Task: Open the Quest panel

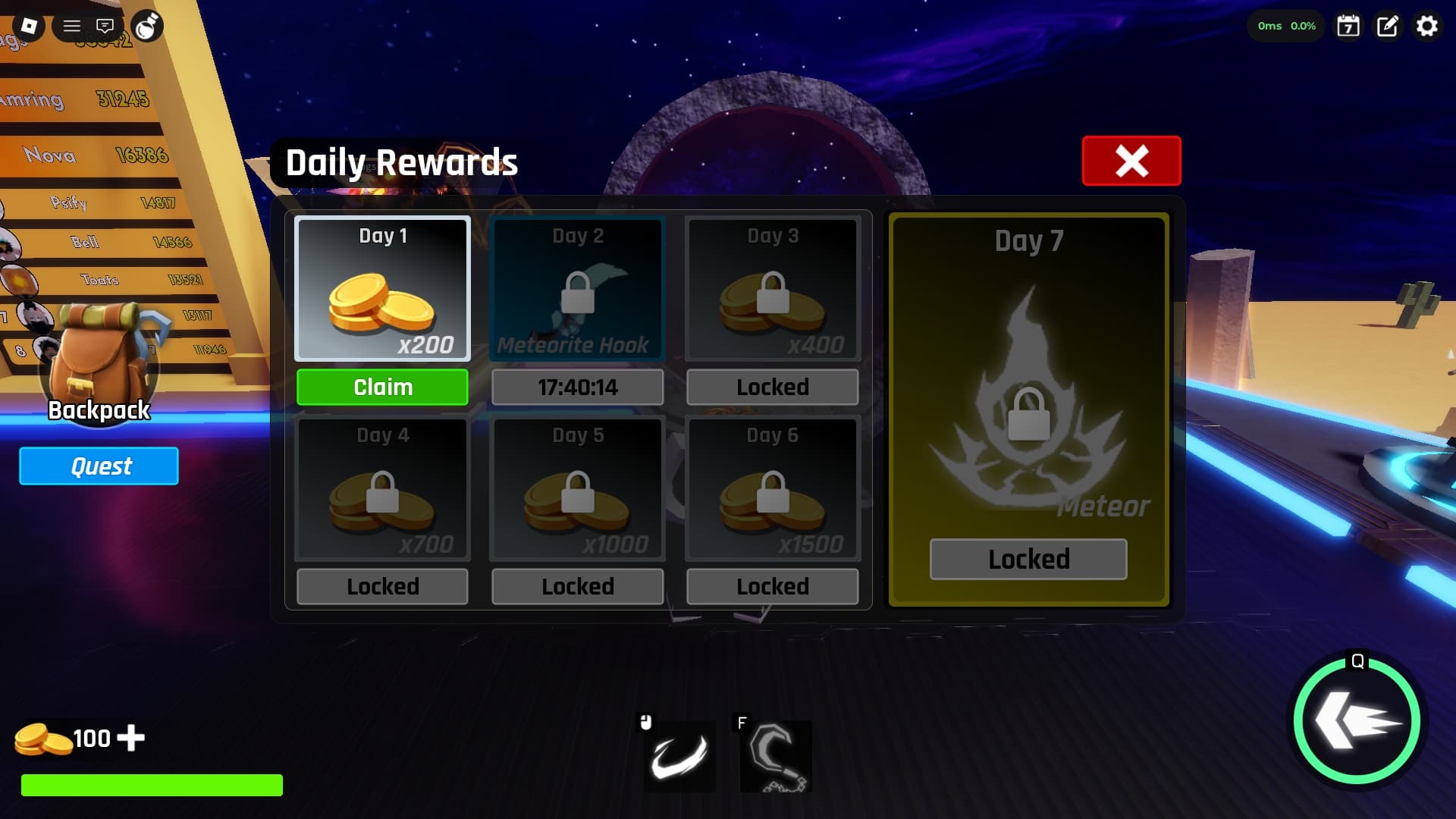Action: click(99, 466)
